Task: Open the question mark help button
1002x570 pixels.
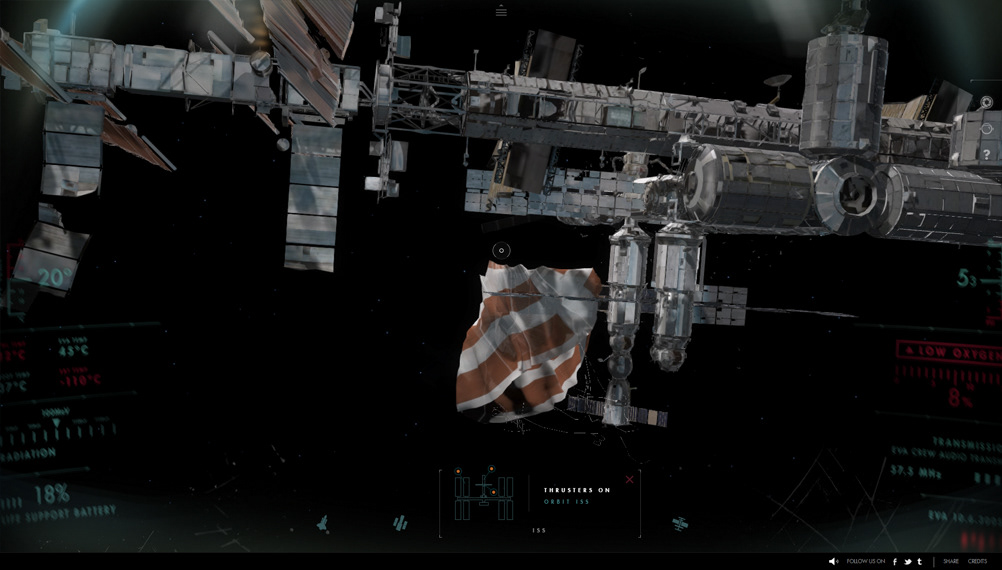Action: pyautogui.click(x=987, y=155)
